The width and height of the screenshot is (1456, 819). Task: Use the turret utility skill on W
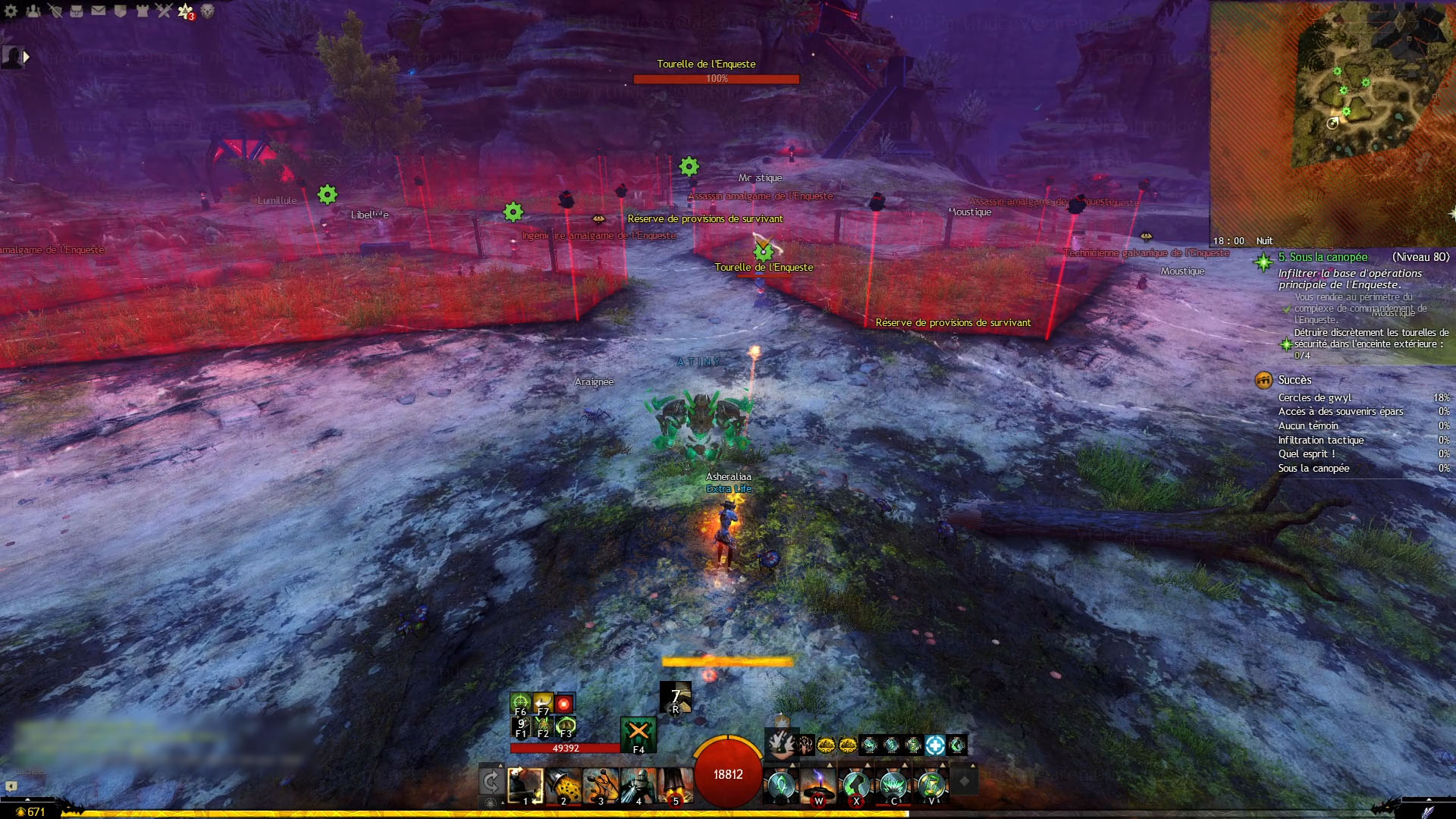(x=818, y=785)
